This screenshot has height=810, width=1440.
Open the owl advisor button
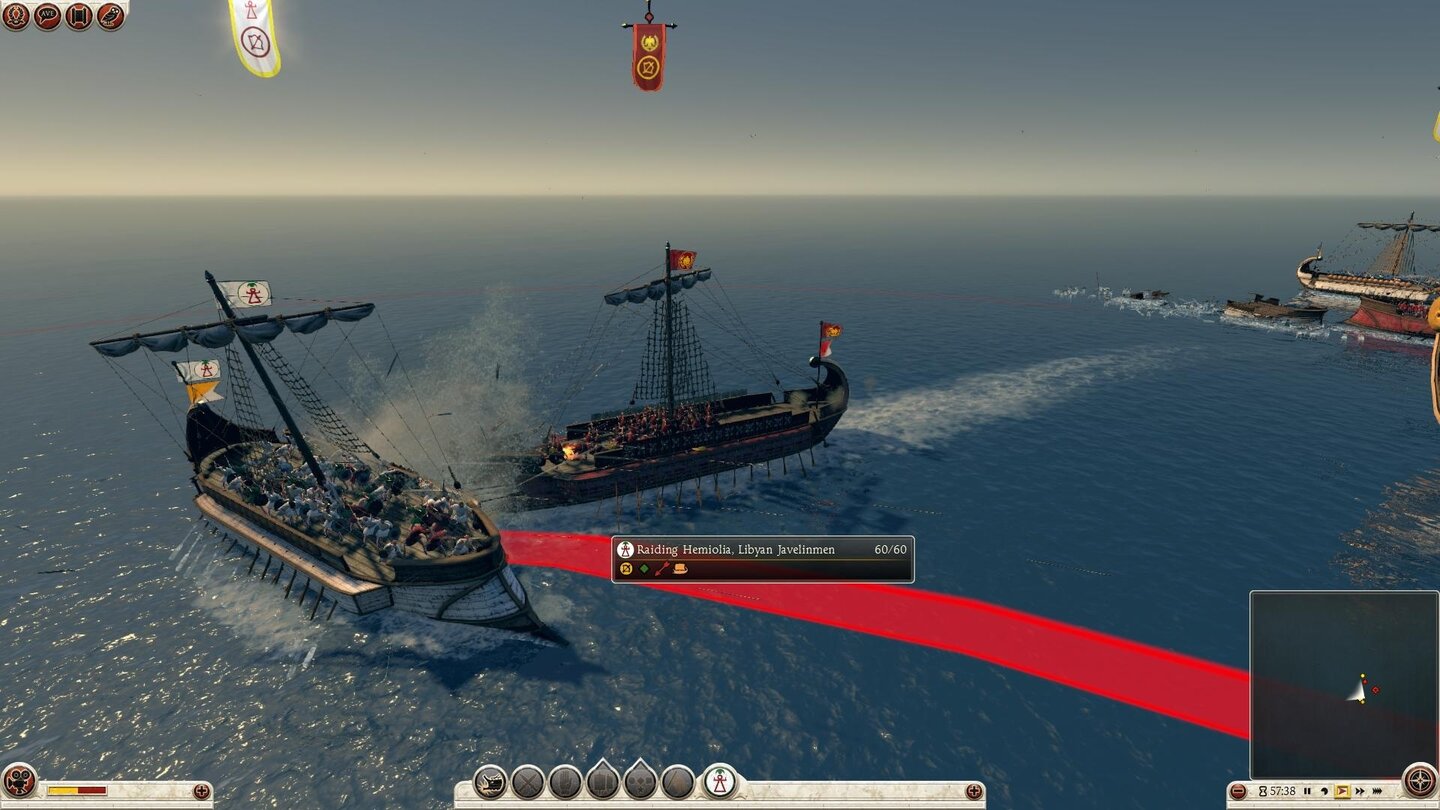pyautogui.click(x=111, y=16)
